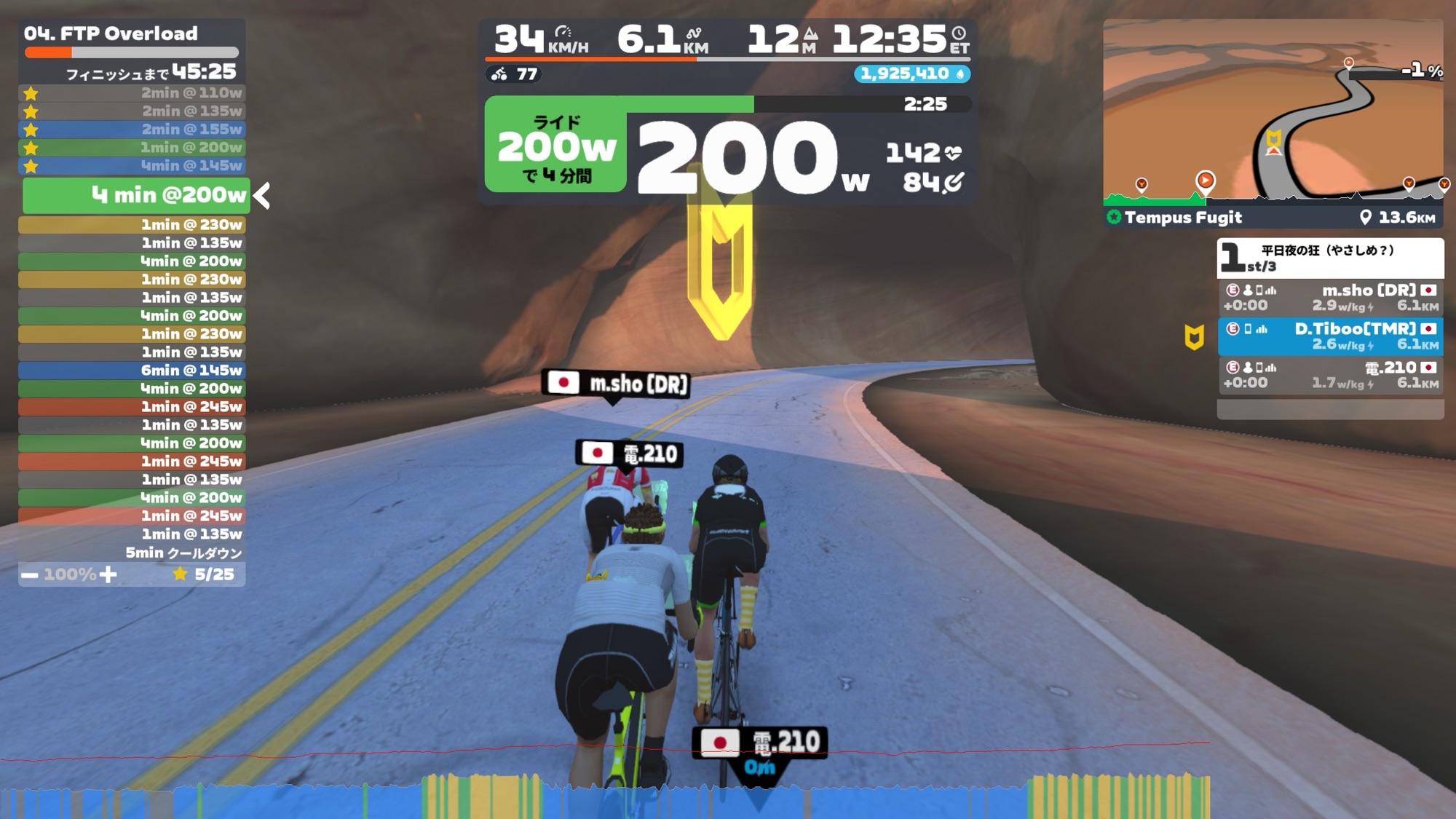Click the group ride position header
1456x819 pixels.
pos(1330,258)
